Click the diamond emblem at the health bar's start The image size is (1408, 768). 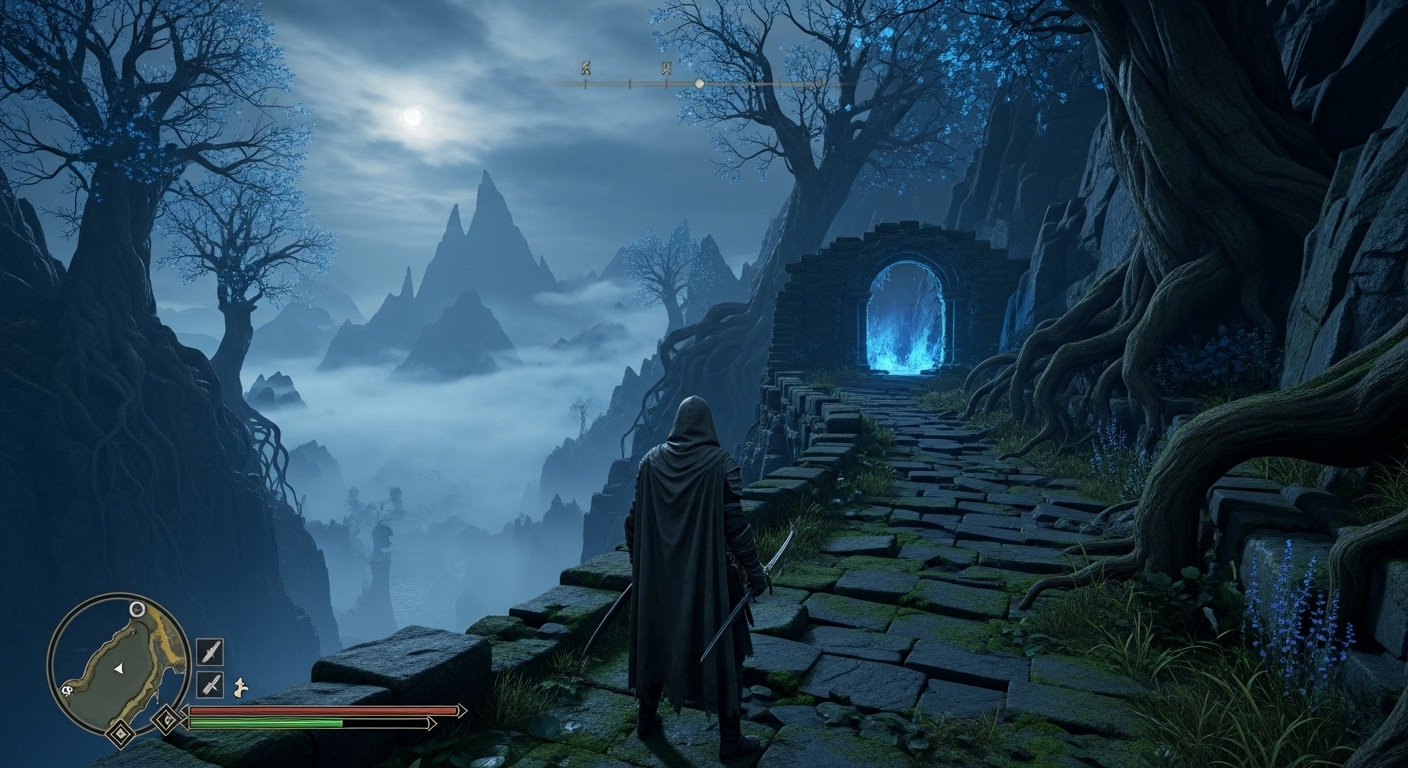tap(167, 718)
